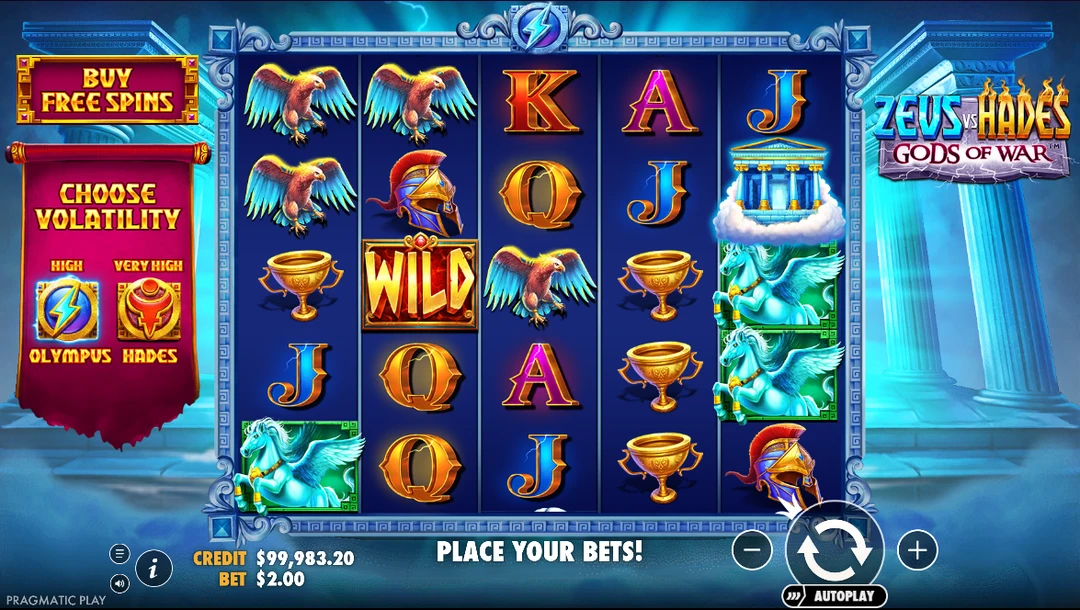Toggle the sound speaker icon

point(120,582)
